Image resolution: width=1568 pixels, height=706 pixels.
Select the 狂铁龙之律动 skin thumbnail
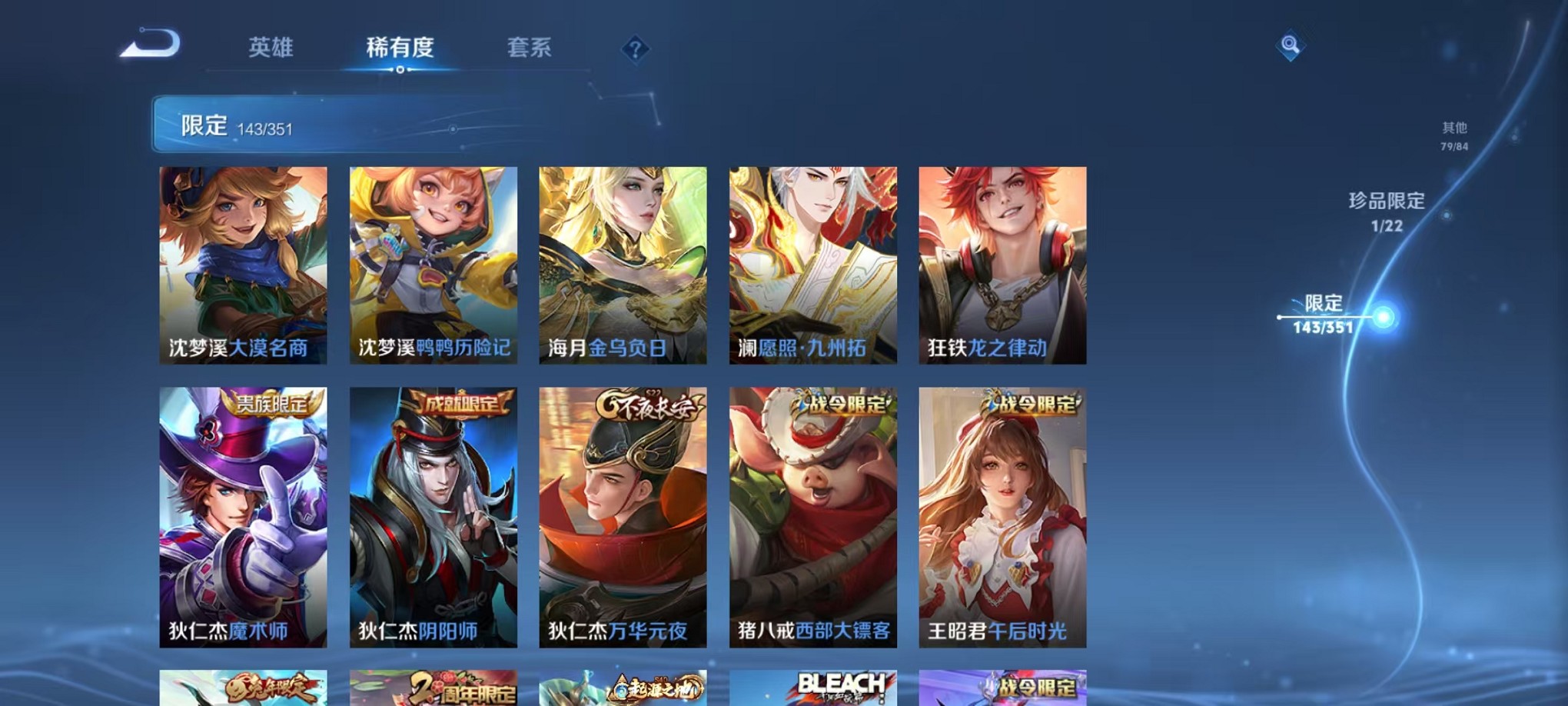pyautogui.click(x=1000, y=265)
